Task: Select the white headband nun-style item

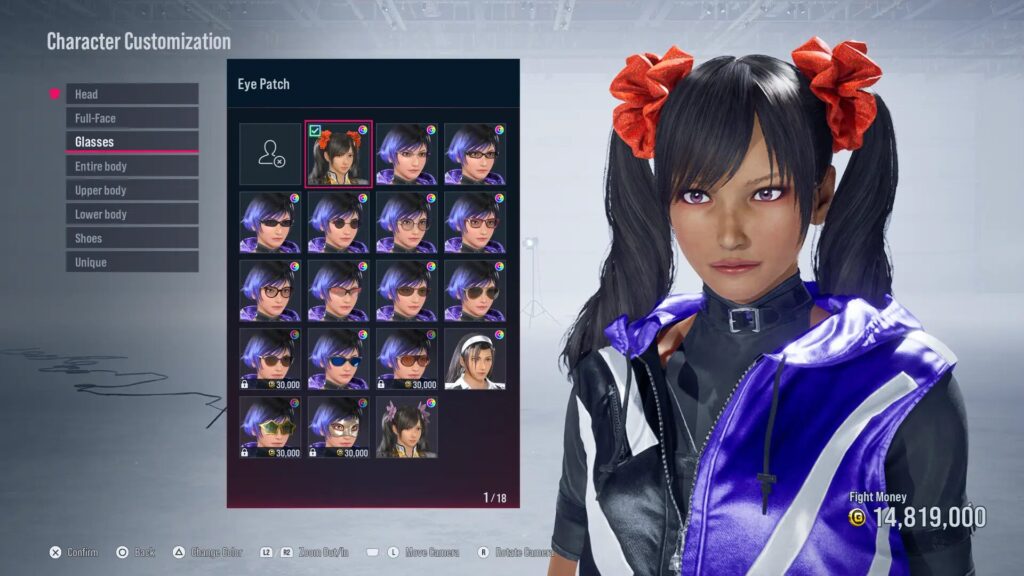Action: [x=474, y=359]
